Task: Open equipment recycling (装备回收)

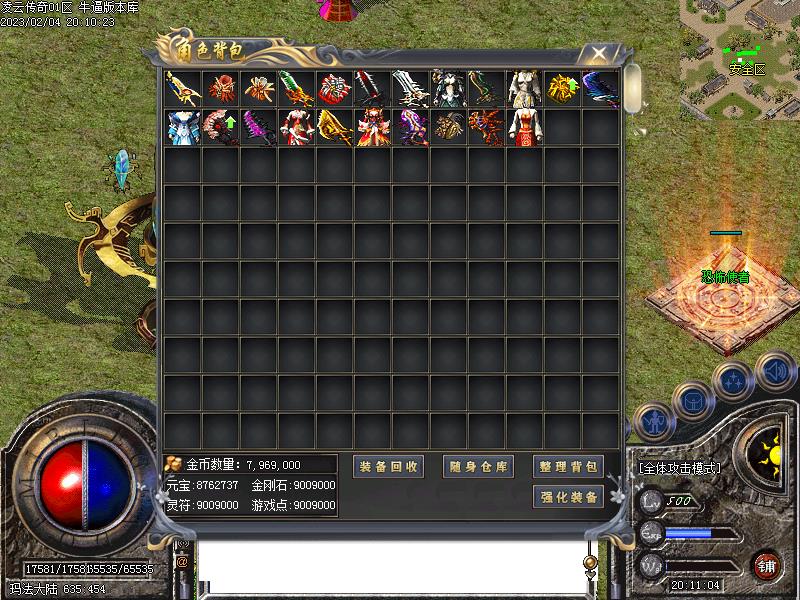Action: [x=390, y=467]
